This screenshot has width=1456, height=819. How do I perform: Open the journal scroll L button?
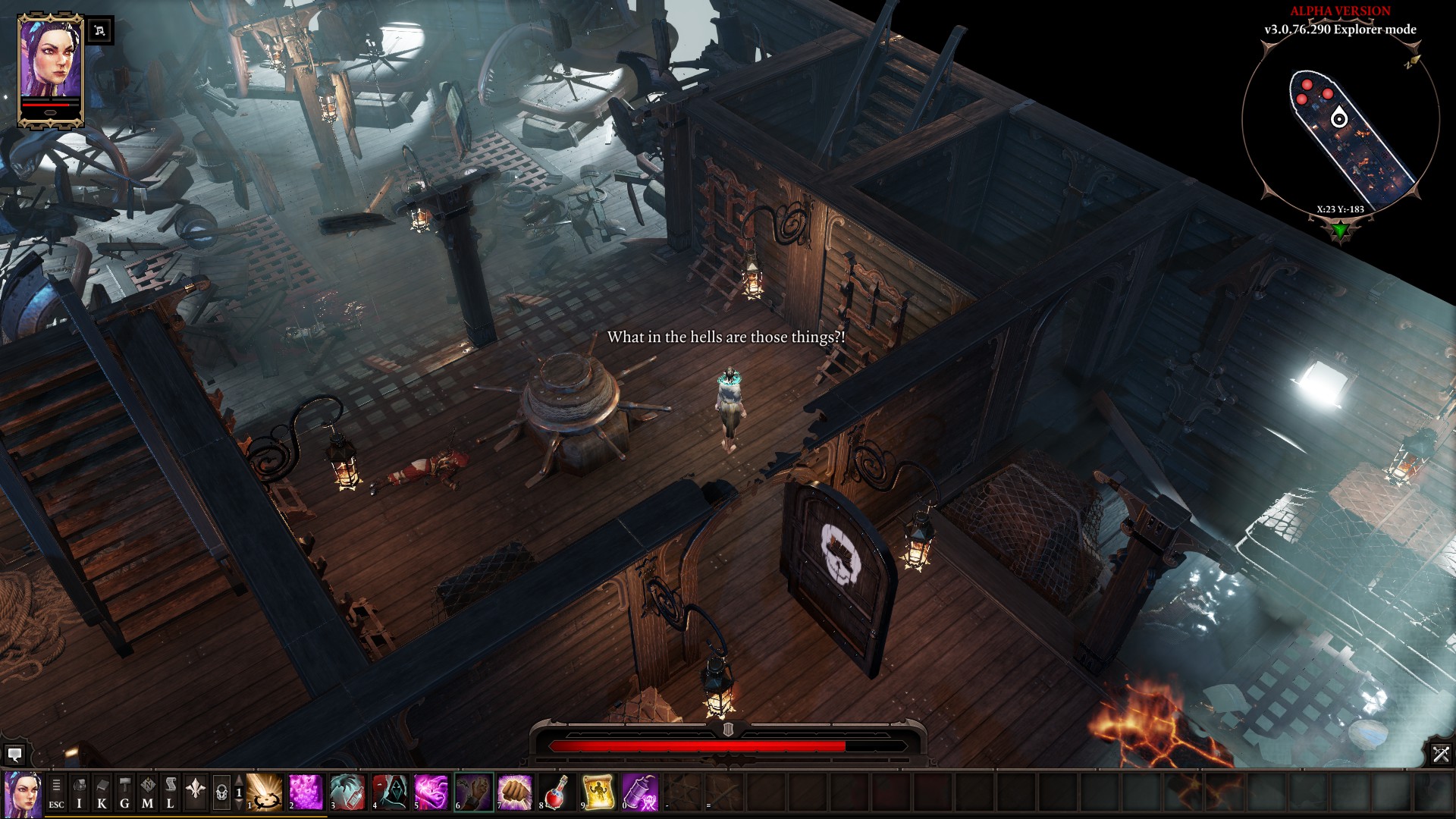[171, 792]
